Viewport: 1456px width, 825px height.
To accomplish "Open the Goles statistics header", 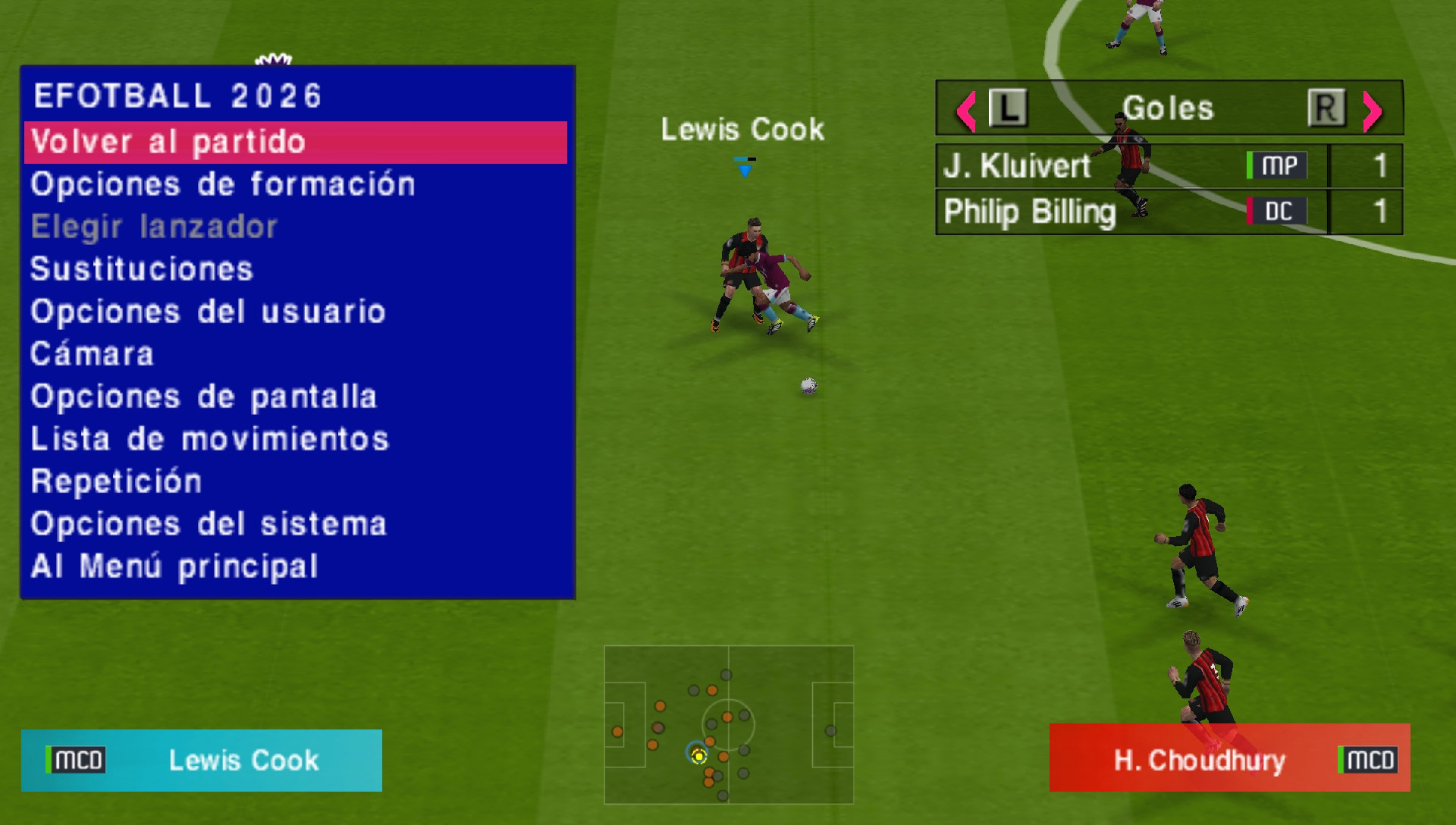I will 1168,108.
